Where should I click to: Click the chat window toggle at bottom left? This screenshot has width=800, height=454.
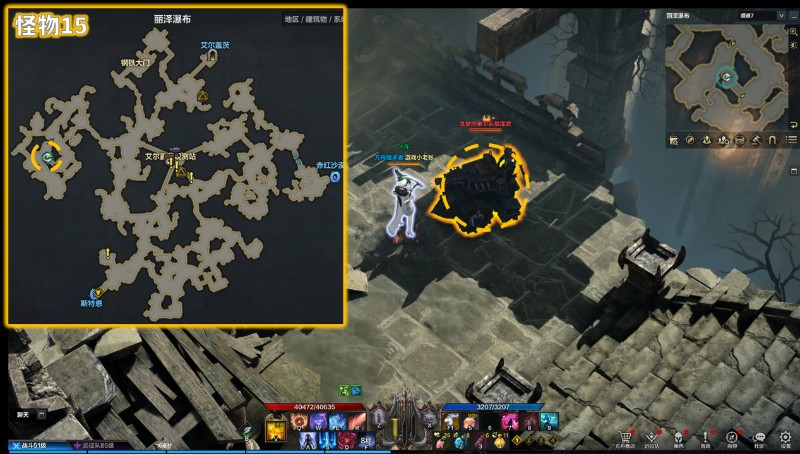click(42, 413)
